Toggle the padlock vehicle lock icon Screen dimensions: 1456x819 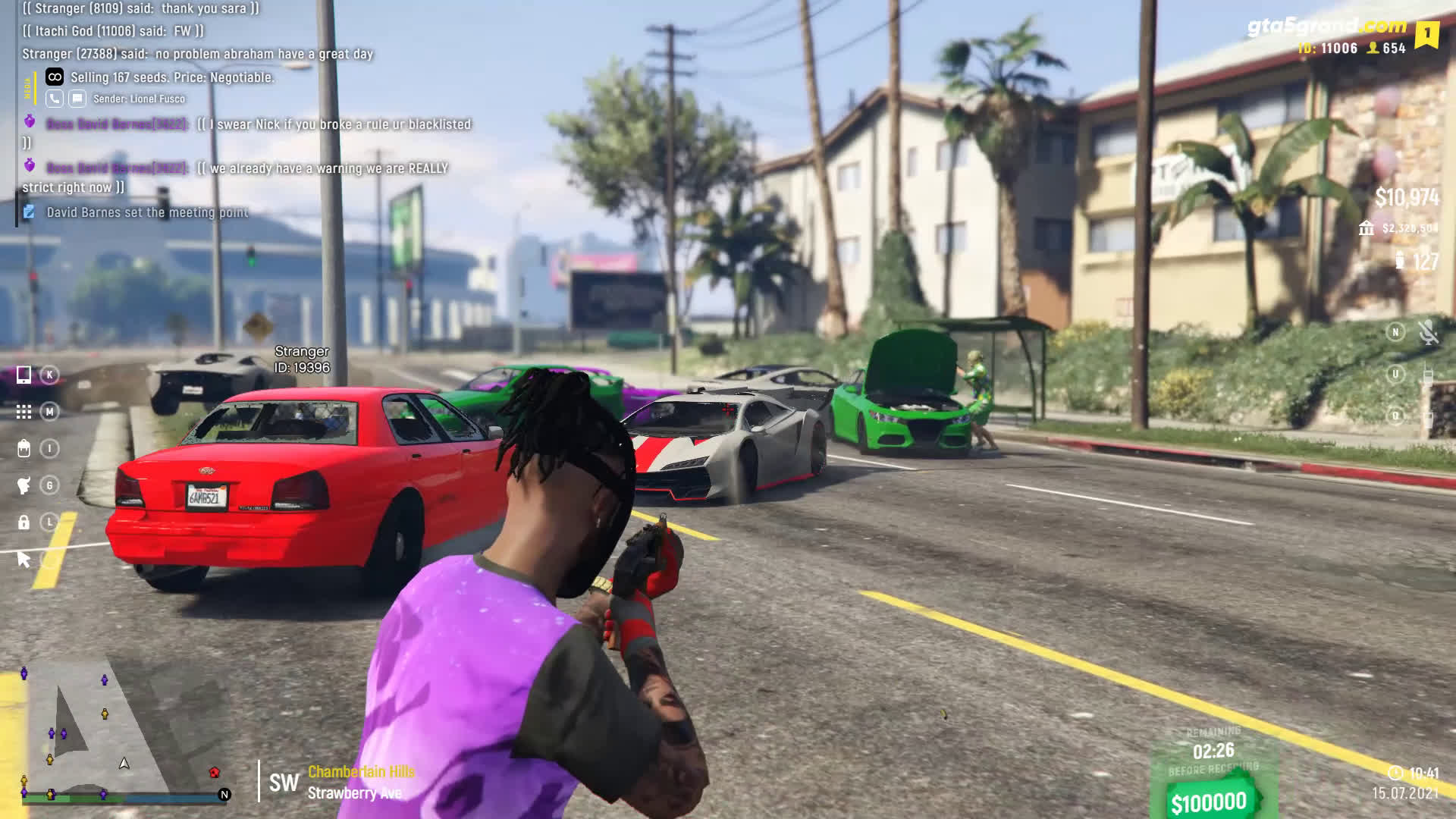[24, 522]
